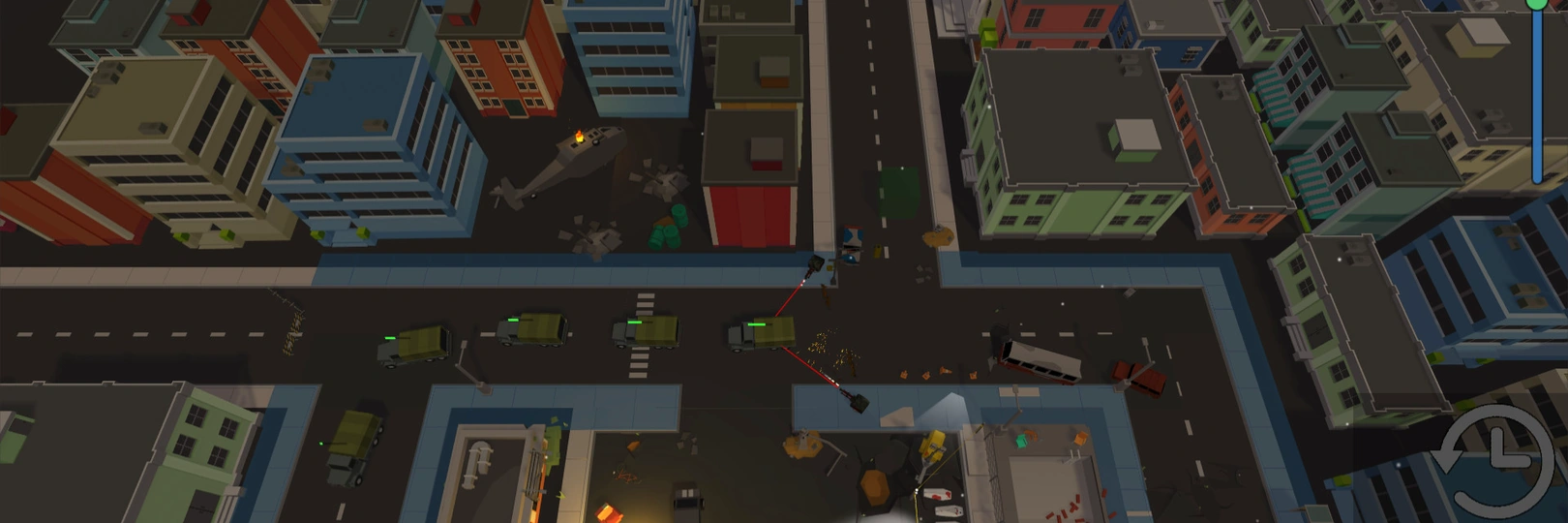Click the green knob on the vertical slider

tap(1536, 4)
